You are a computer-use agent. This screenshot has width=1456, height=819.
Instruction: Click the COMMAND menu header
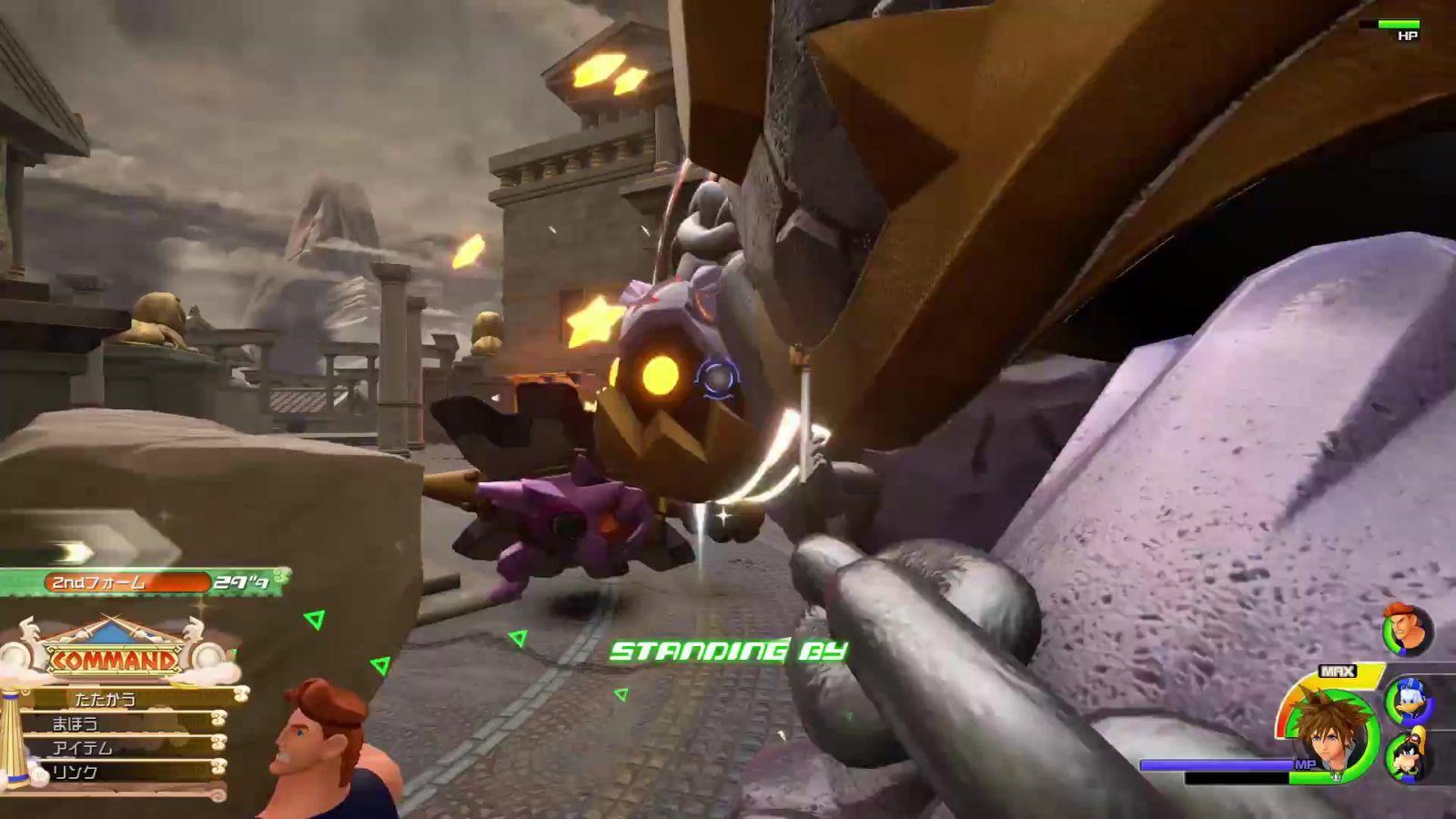(x=114, y=659)
